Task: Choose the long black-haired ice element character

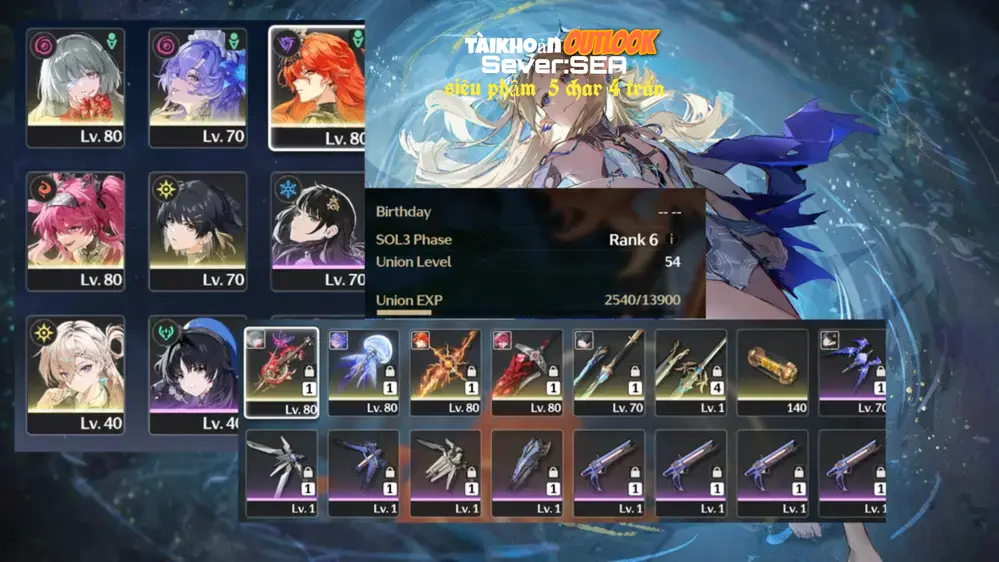Action: (318, 230)
